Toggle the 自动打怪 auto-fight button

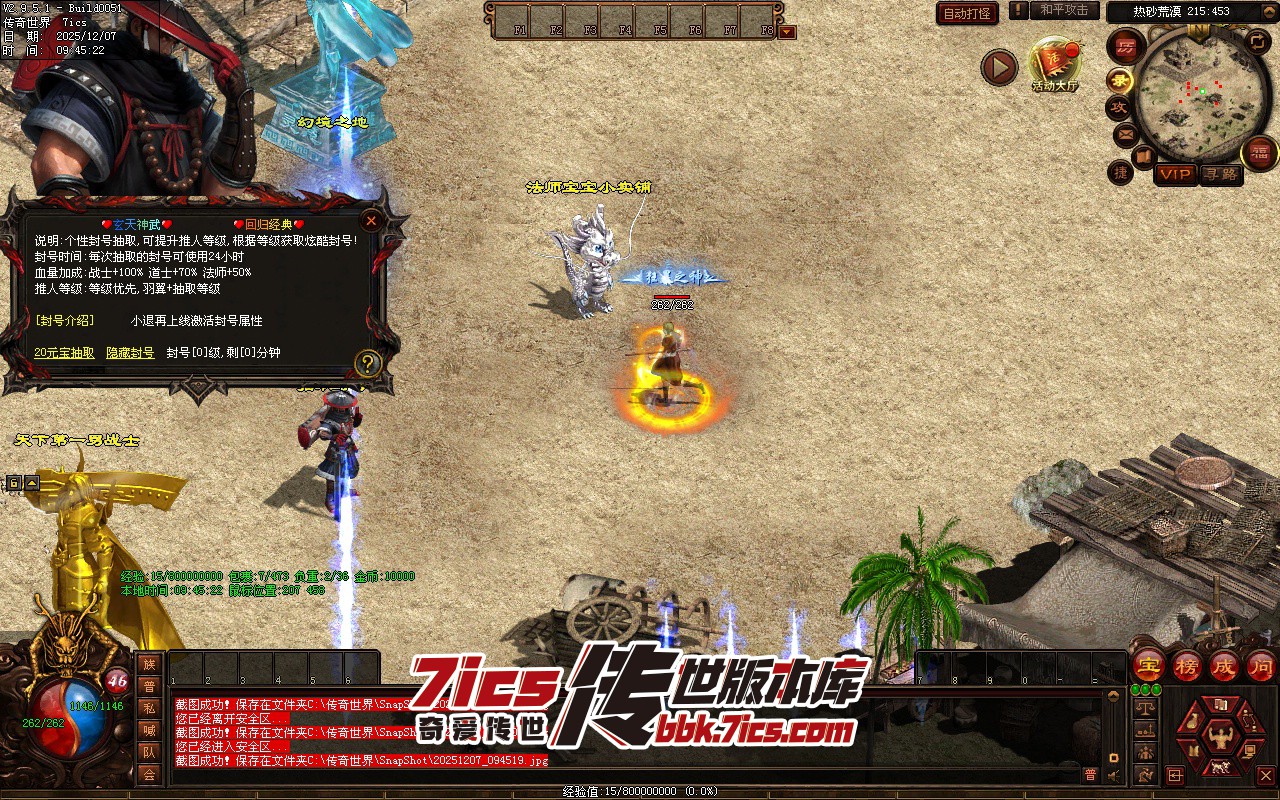pyautogui.click(x=967, y=13)
